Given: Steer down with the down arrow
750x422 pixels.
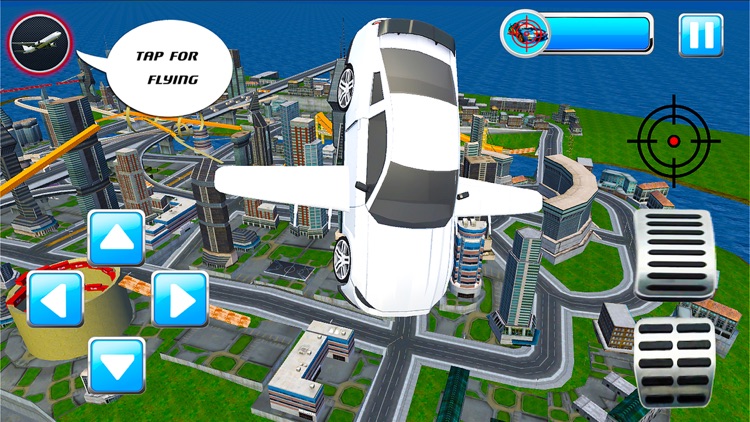Looking at the screenshot, I should coord(117,364).
